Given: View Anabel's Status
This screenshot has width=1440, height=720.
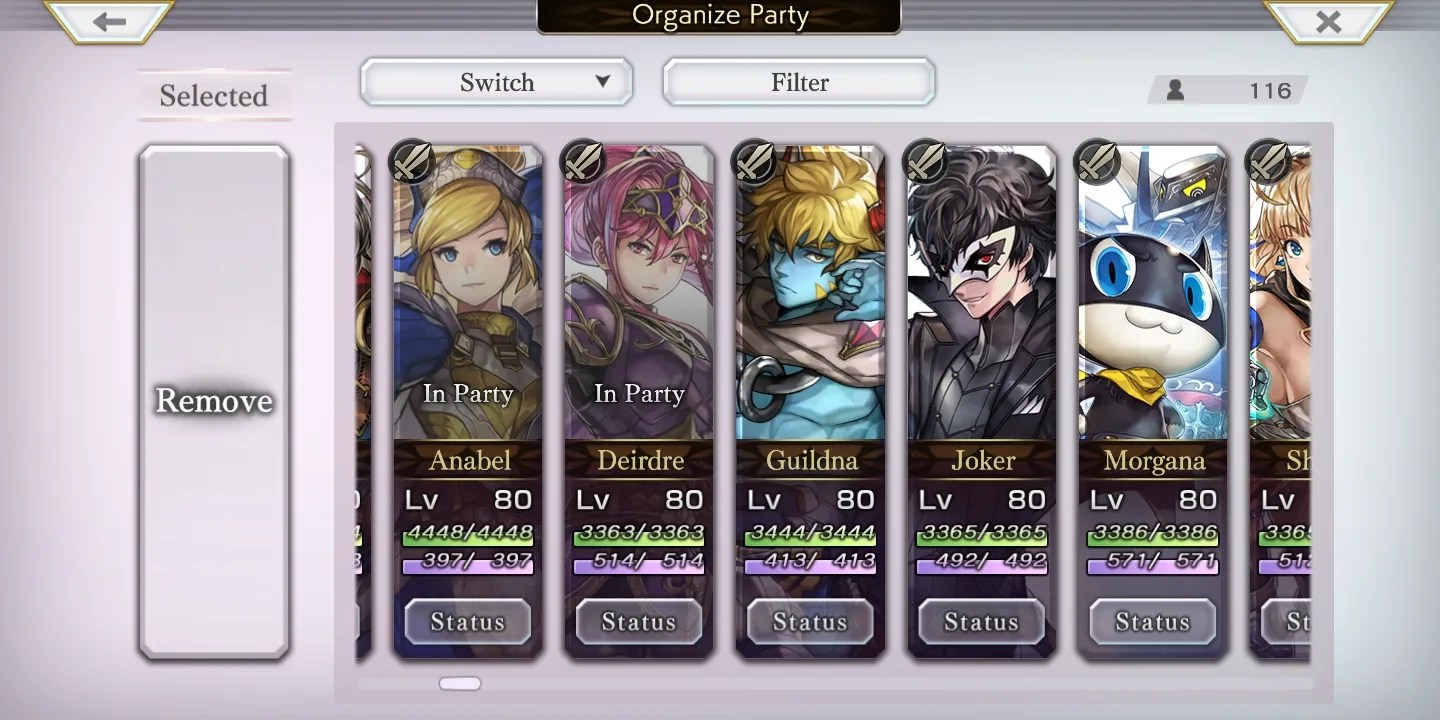Looking at the screenshot, I should (467, 622).
